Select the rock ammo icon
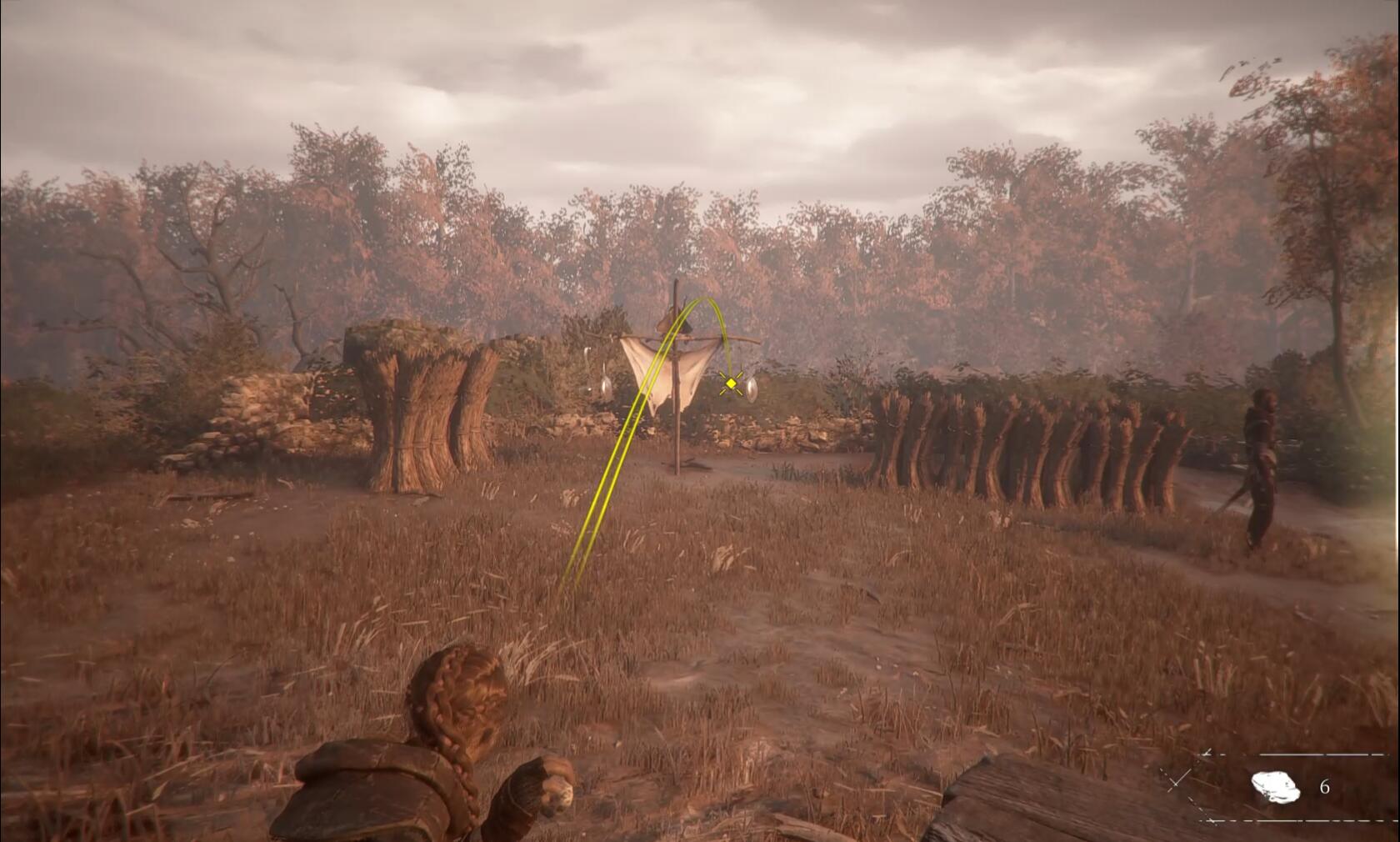1400x842 pixels. [1275, 786]
